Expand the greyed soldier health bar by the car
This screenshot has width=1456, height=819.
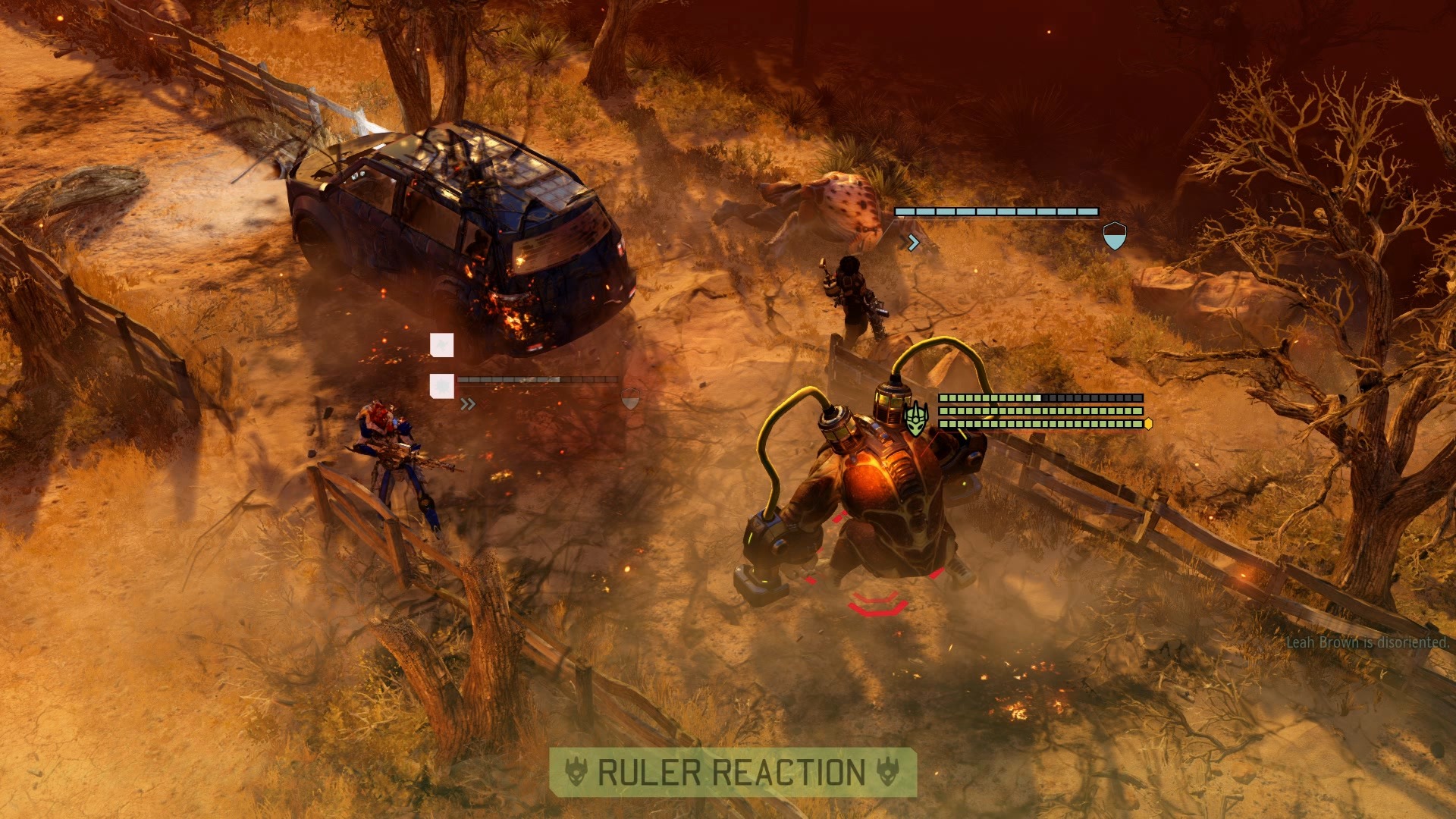[536, 379]
